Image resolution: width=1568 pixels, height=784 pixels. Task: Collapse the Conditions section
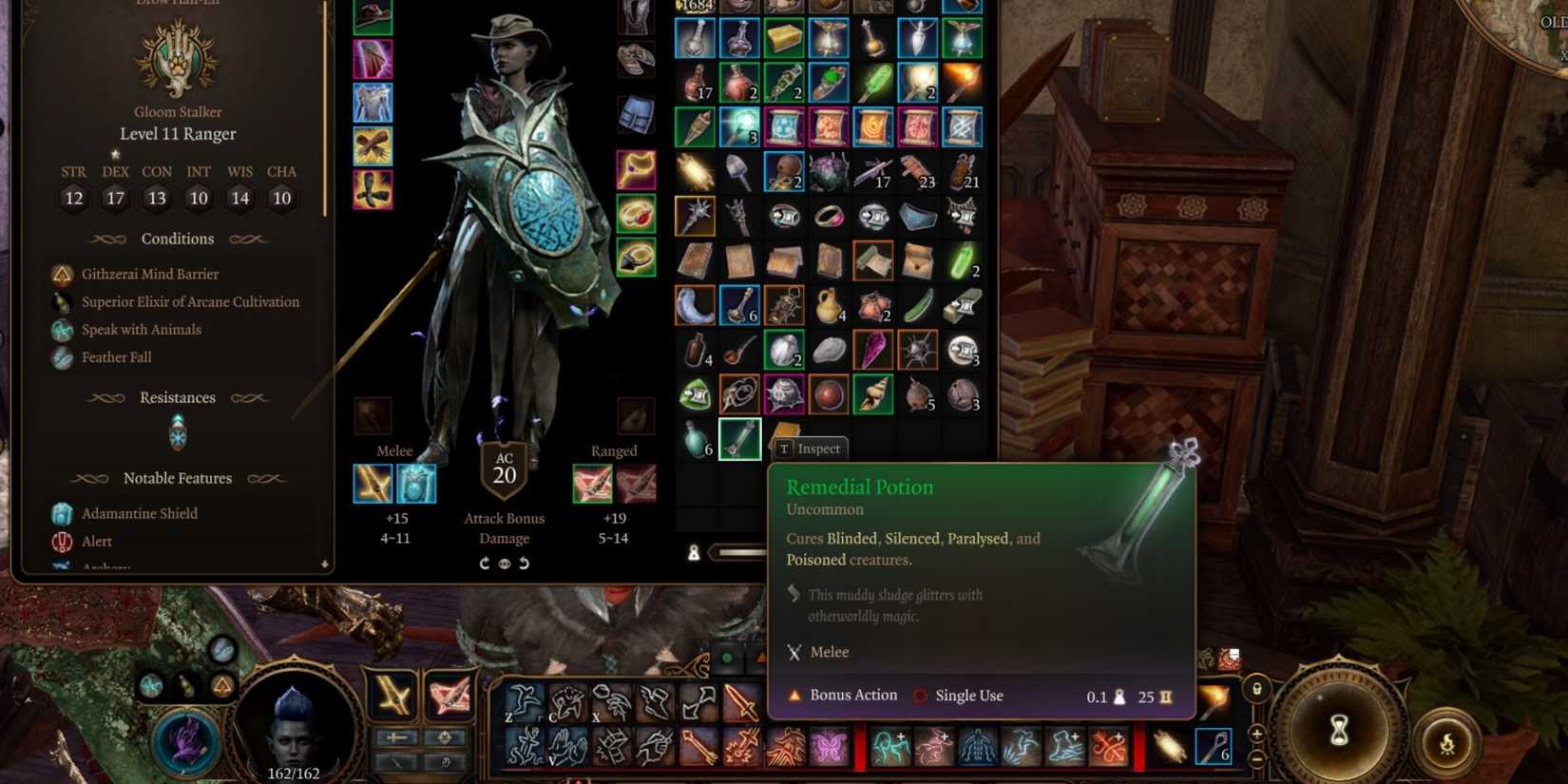coord(177,239)
